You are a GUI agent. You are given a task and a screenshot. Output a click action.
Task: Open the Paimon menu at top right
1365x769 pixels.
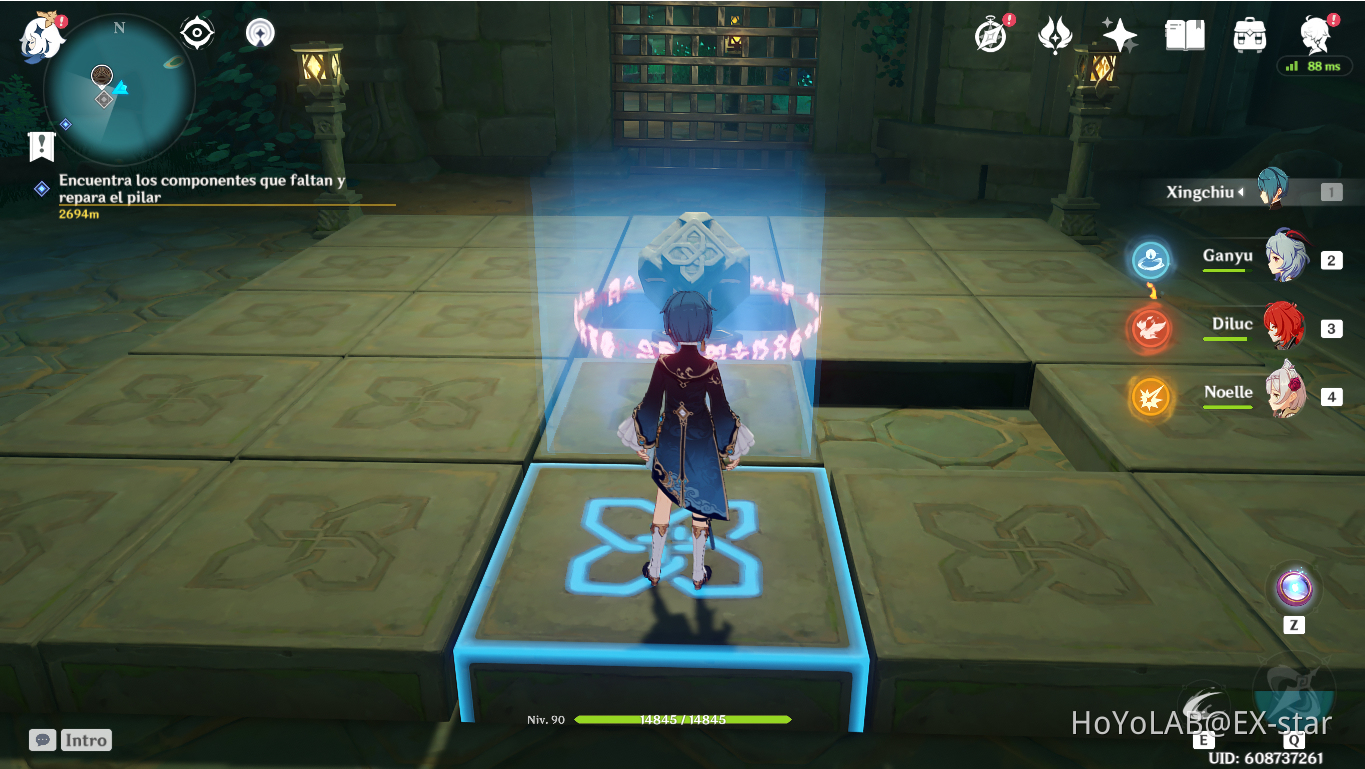(x=1315, y=33)
